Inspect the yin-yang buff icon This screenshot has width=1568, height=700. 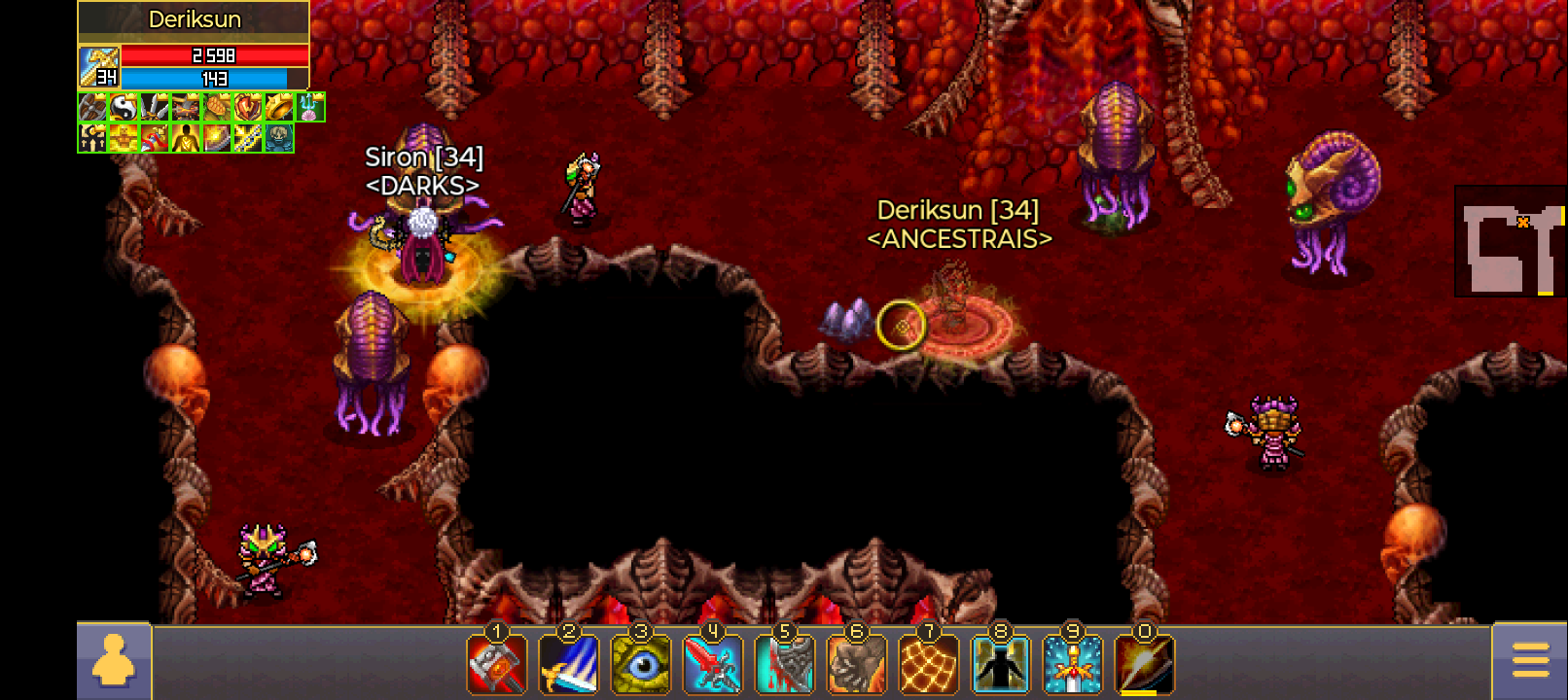[x=124, y=107]
